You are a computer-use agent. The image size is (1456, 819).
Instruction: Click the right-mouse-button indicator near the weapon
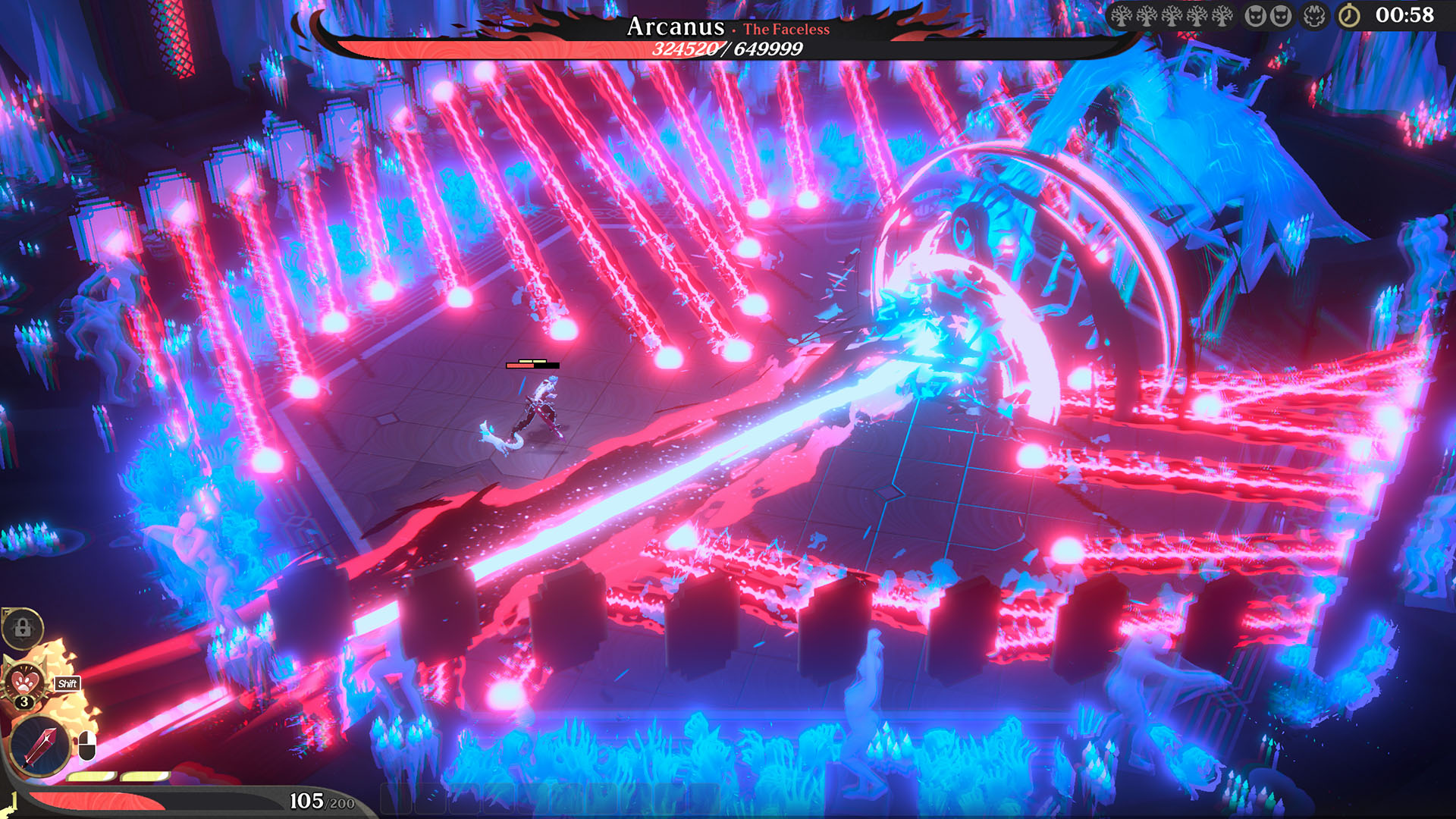(86, 746)
